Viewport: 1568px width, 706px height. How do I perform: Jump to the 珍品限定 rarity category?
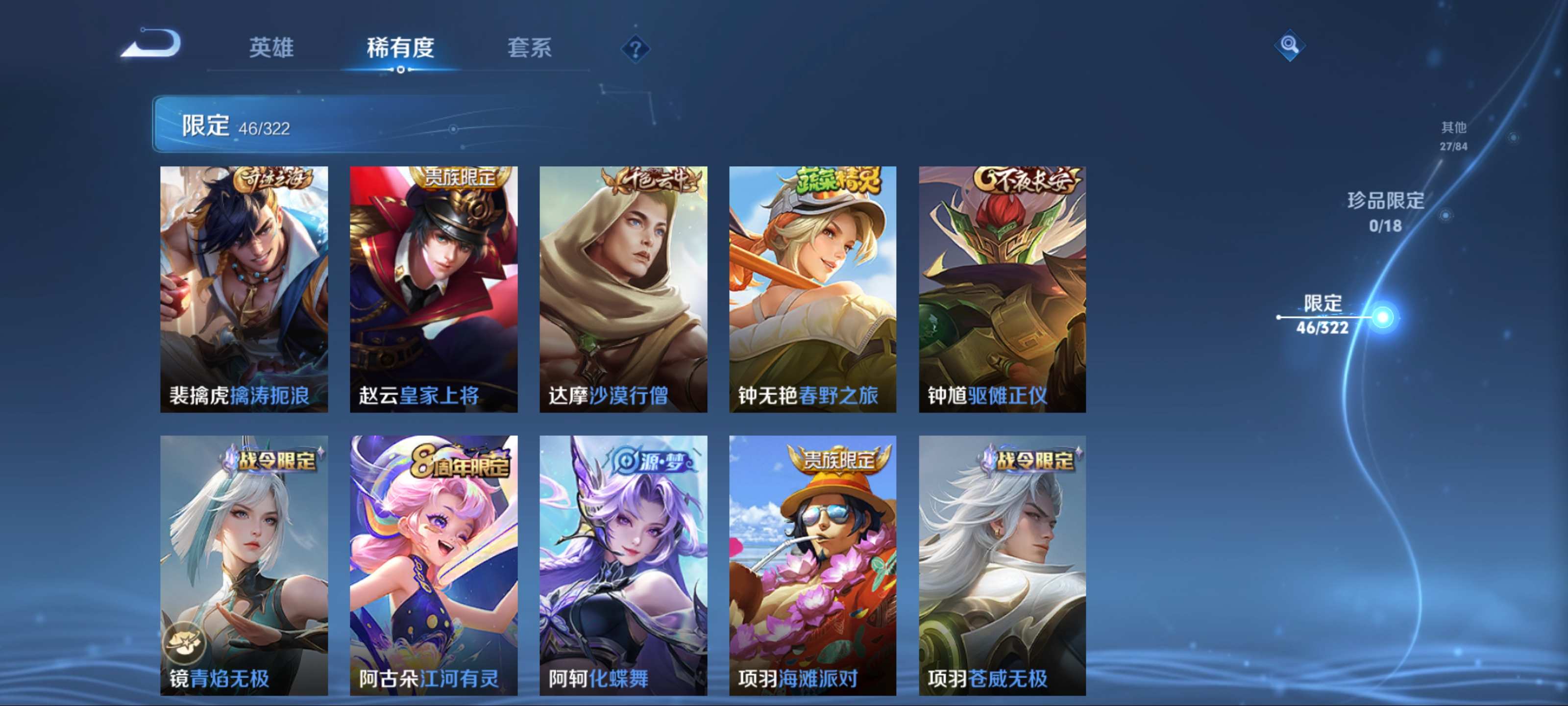[x=1385, y=211]
